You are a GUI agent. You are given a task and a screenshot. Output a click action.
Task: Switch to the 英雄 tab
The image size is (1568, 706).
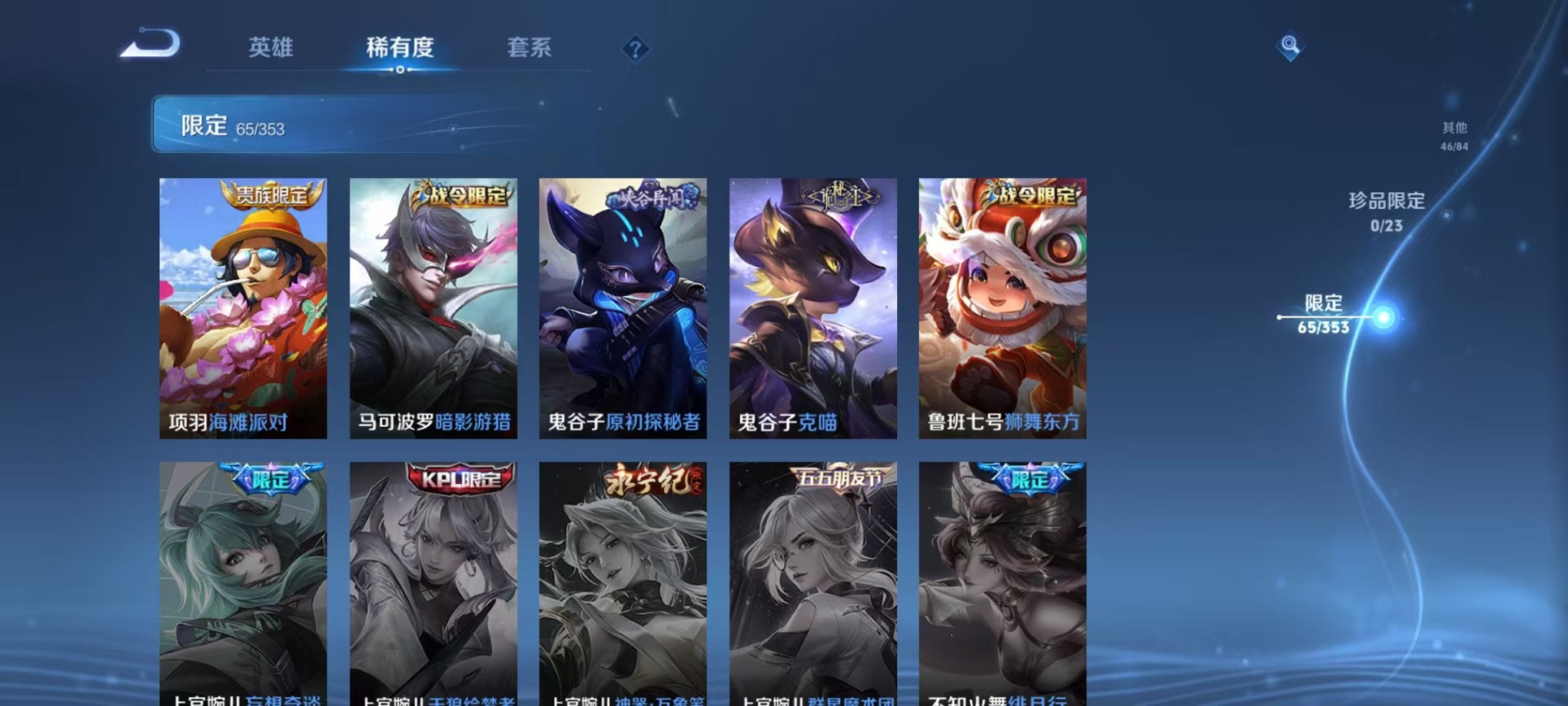click(271, 48)
